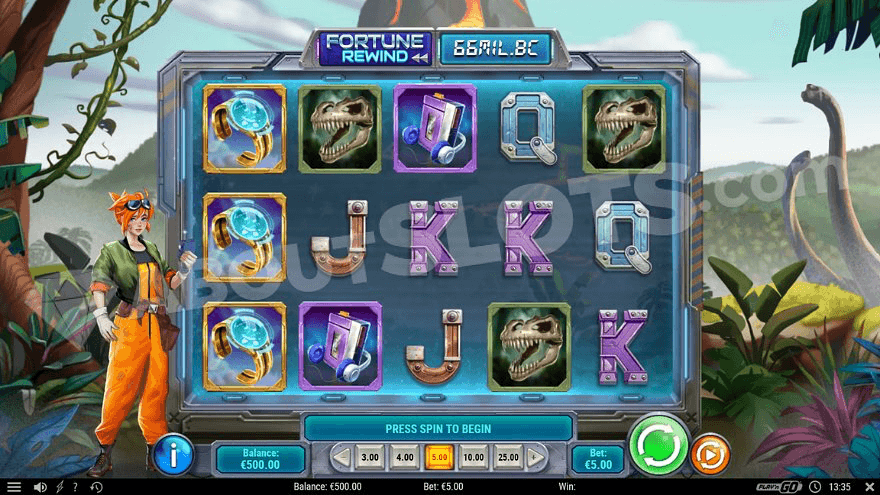
Task: Open help via the question mark icon
Action: (75, 487)
